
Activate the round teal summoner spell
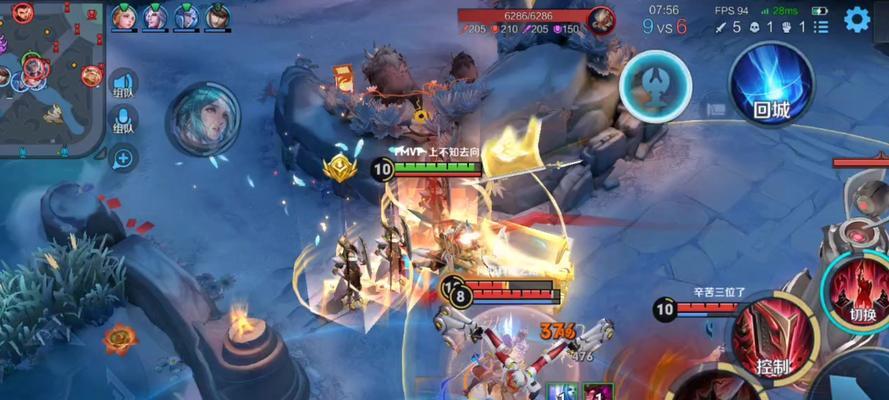(655, 88)
